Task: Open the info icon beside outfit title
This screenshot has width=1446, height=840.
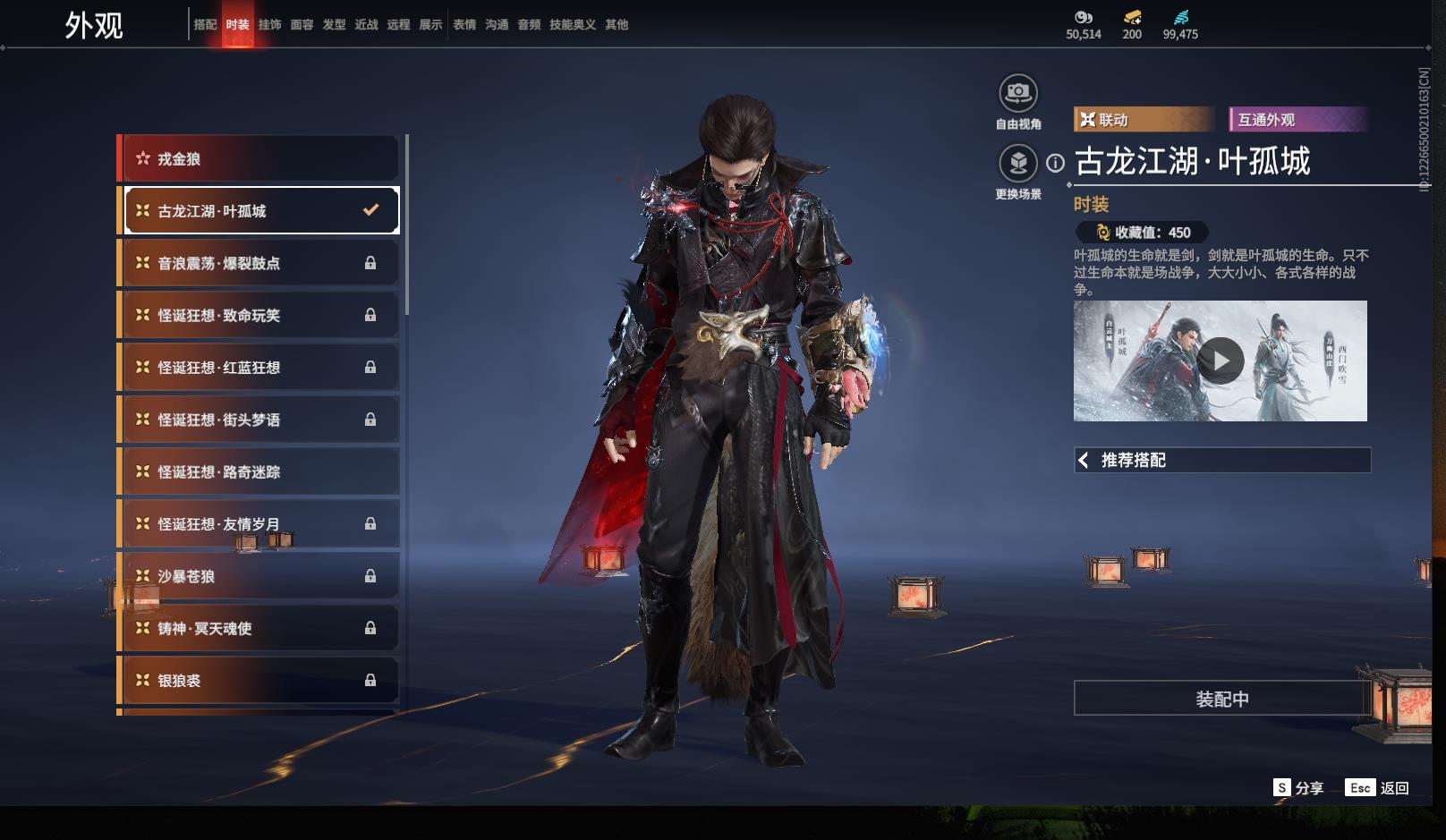Action: pyautogui.click(x=1056, y=163)
